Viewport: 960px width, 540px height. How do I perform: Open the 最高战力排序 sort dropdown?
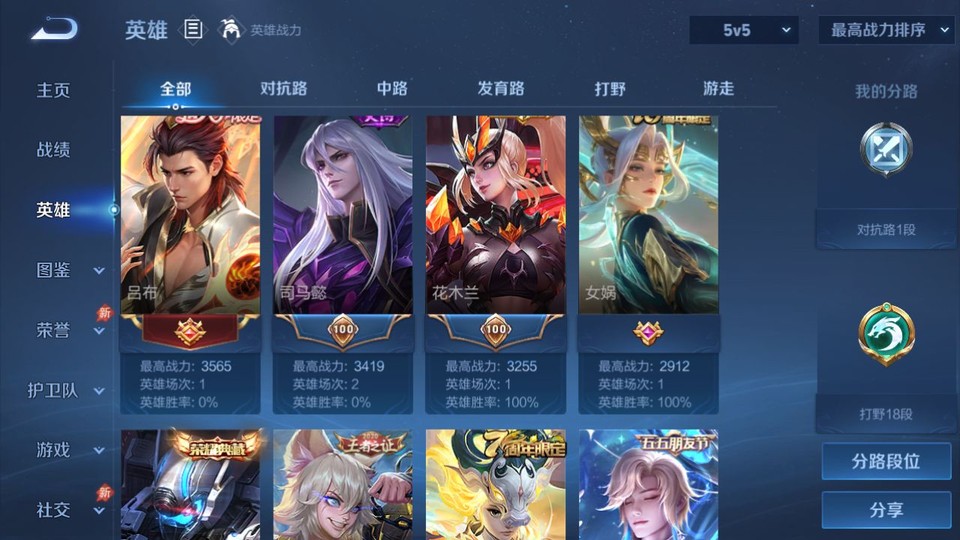coord(886,30)
